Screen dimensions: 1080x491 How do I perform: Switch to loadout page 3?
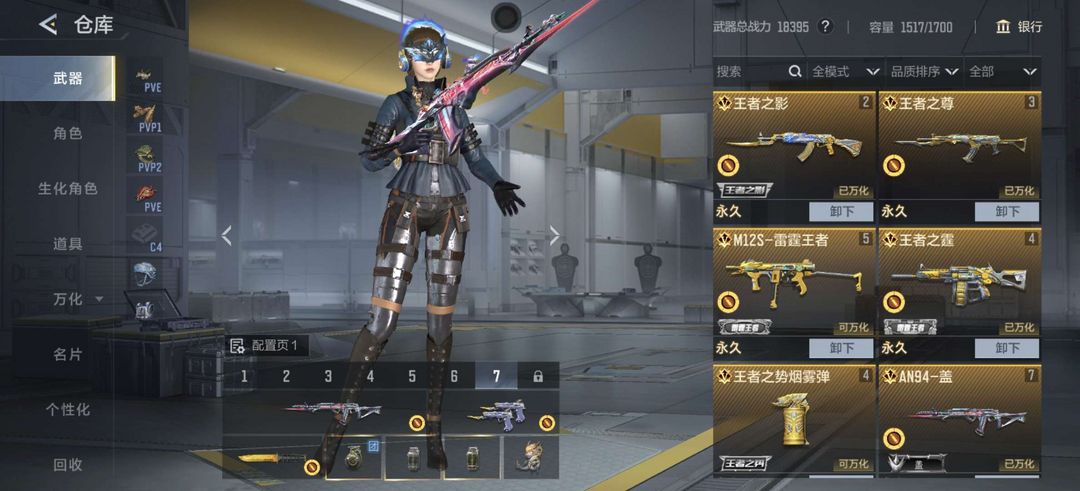[328, 376]
